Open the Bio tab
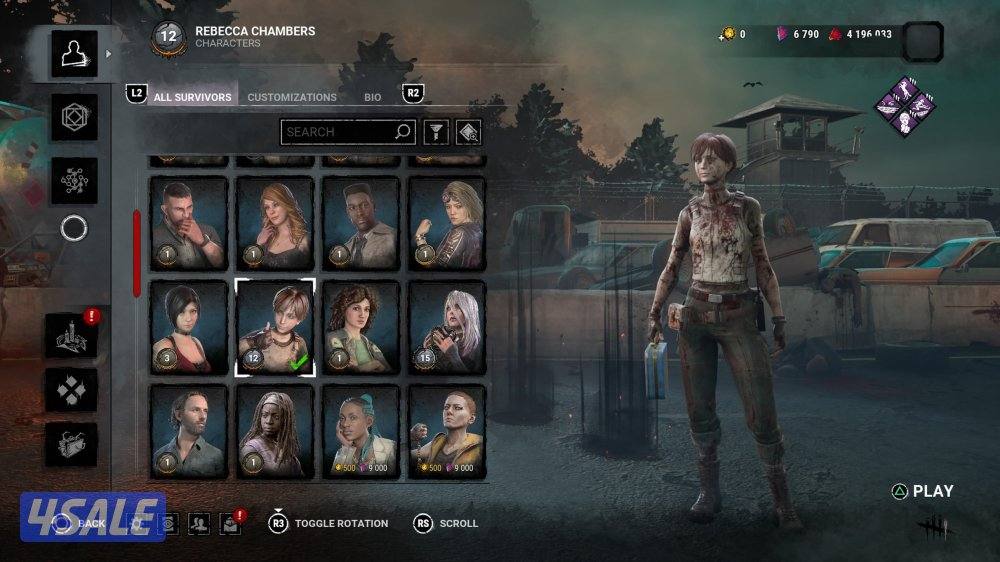The width and height of the screenshot is (1000, 562). coord(372,97)
